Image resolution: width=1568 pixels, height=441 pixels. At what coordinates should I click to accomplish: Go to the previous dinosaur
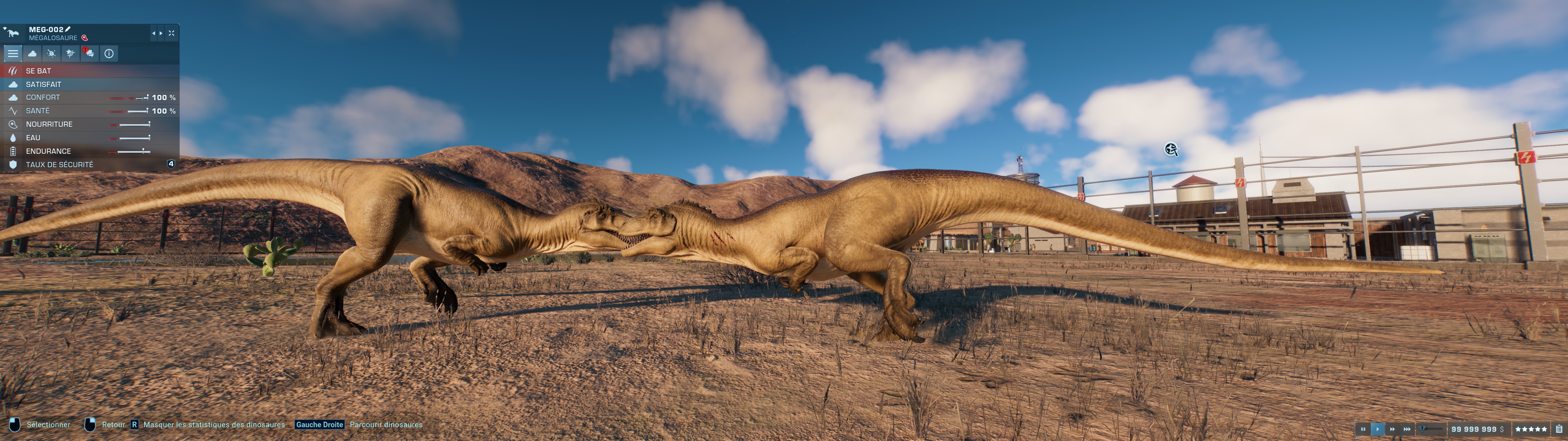coord(153,33)
